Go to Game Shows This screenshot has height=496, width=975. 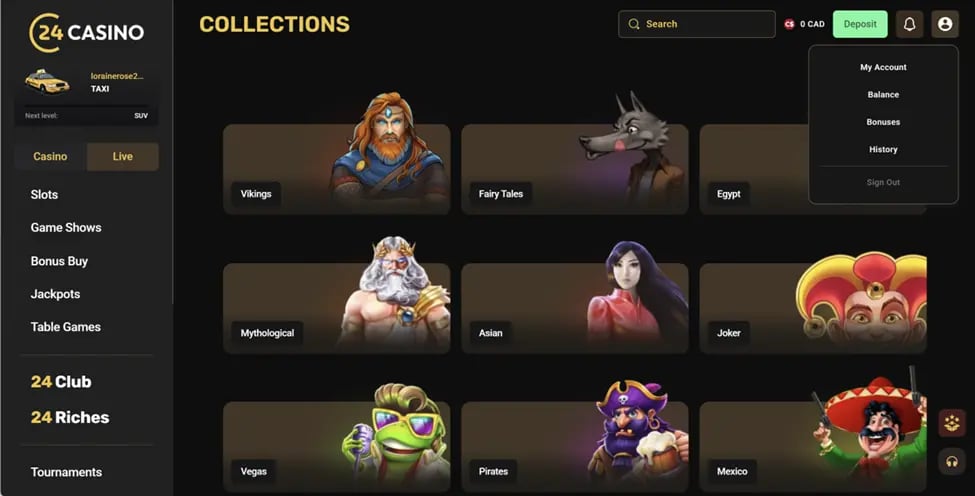coord(66,228)
